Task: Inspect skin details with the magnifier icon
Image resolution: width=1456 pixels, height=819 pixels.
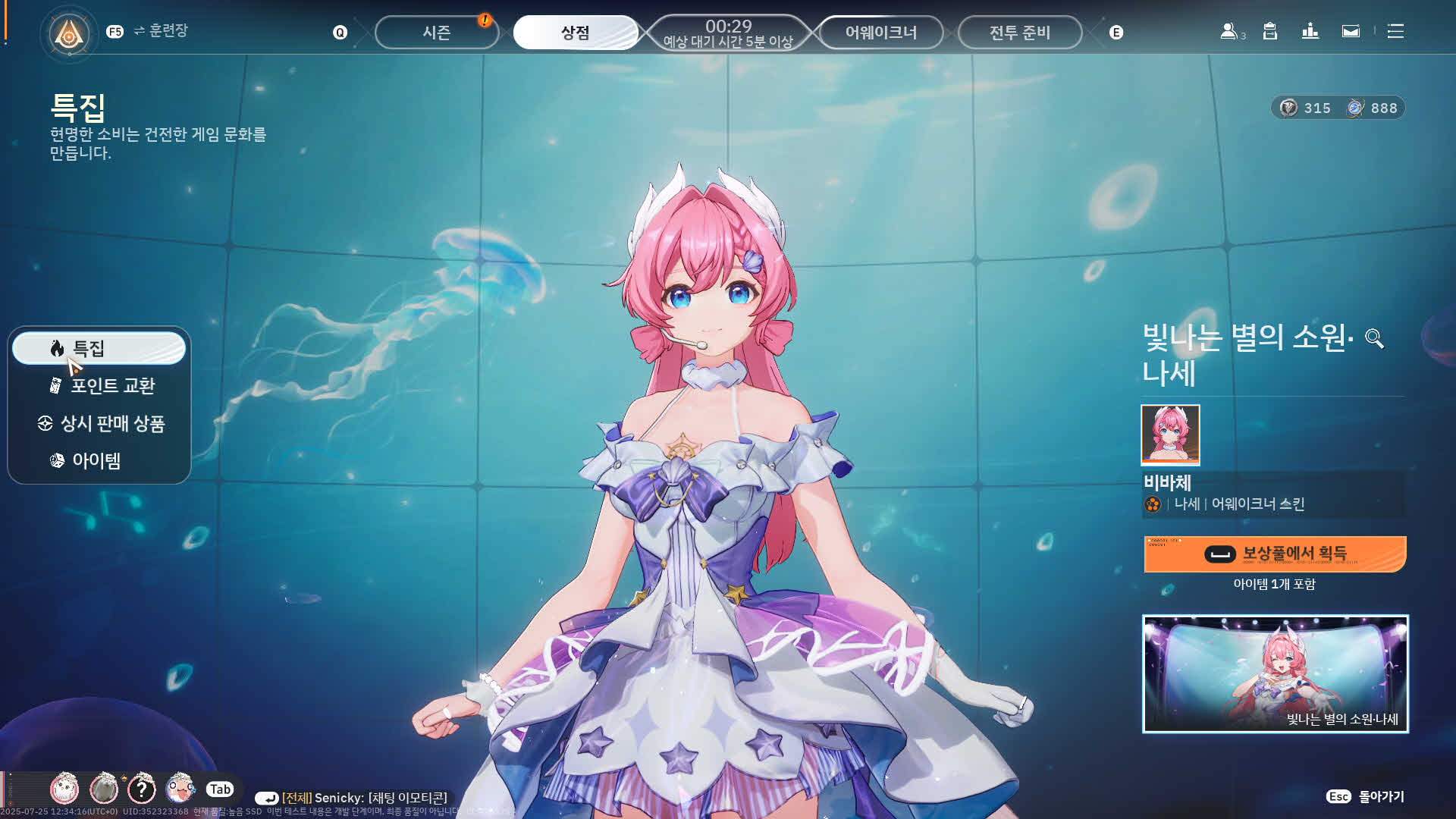Action: tap(1374, 338)
